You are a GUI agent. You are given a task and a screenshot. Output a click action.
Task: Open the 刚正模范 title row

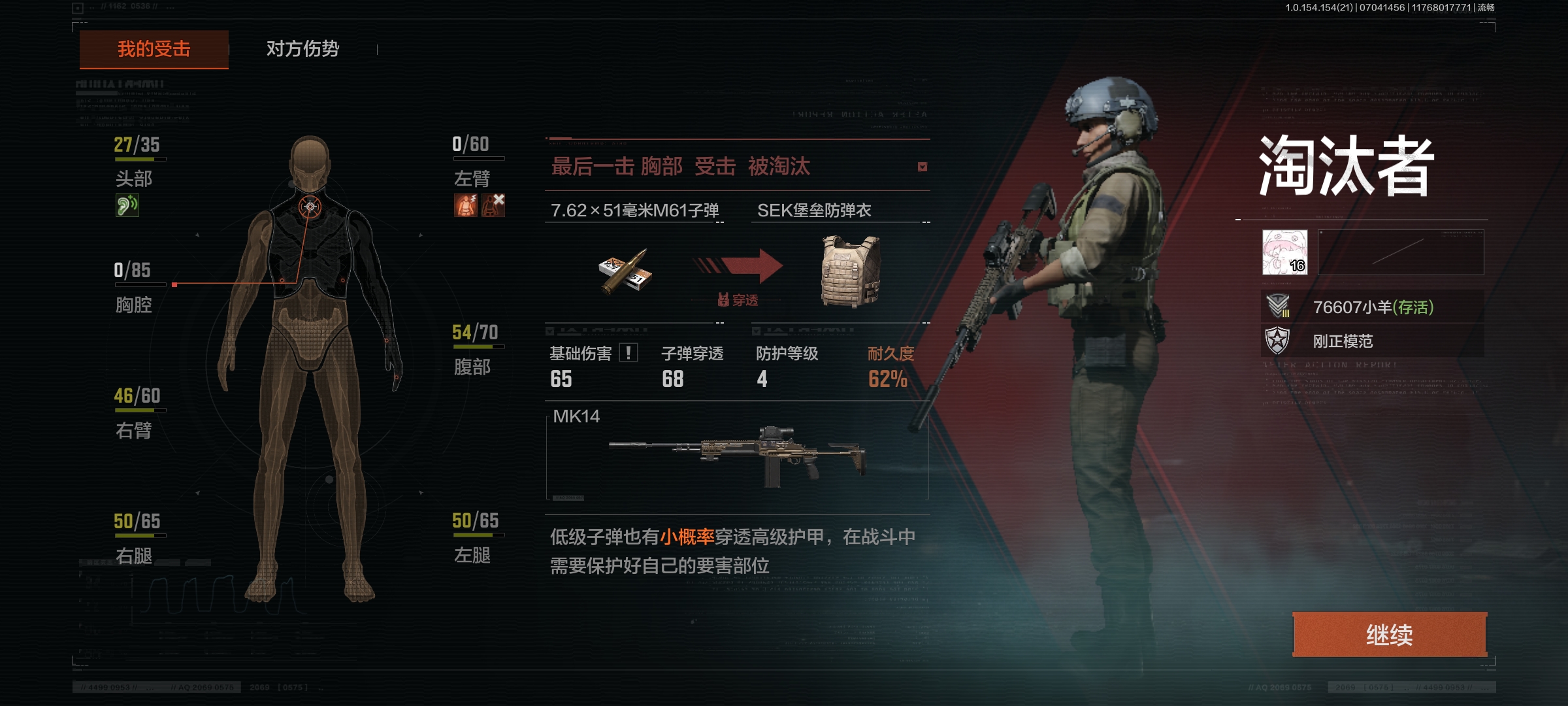1372,341
